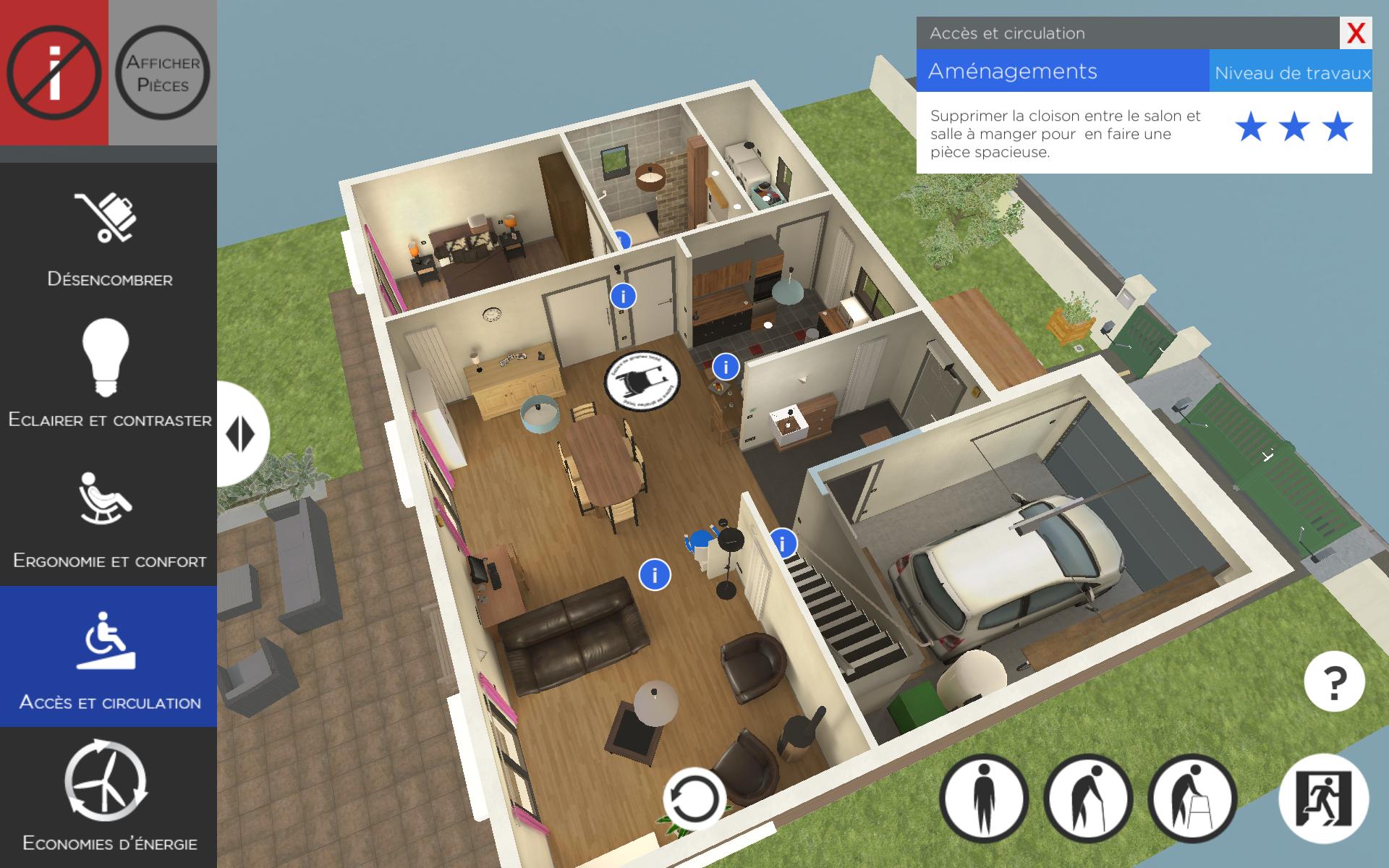
Task: Switch to the Aménagements tab
Action: tap(1062, 72)
